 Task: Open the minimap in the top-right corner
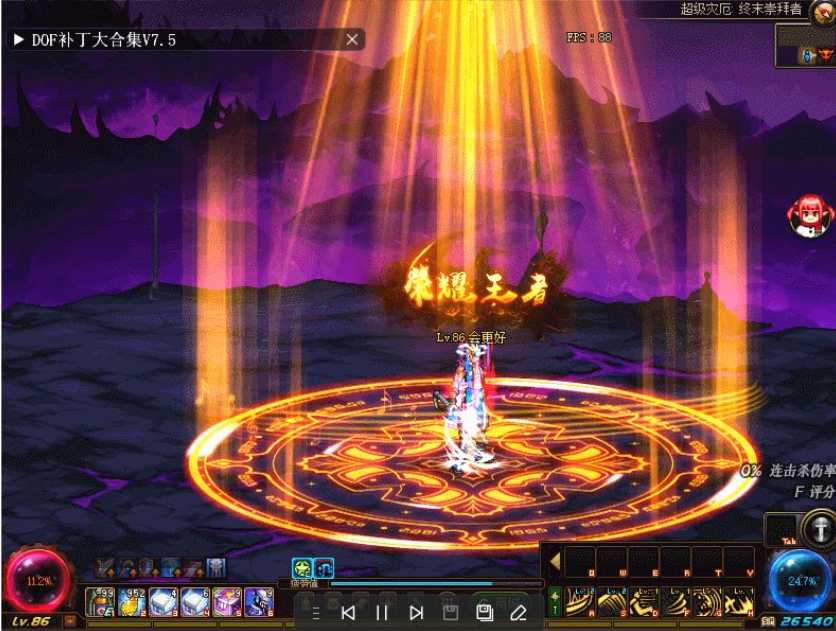point(805,45)
